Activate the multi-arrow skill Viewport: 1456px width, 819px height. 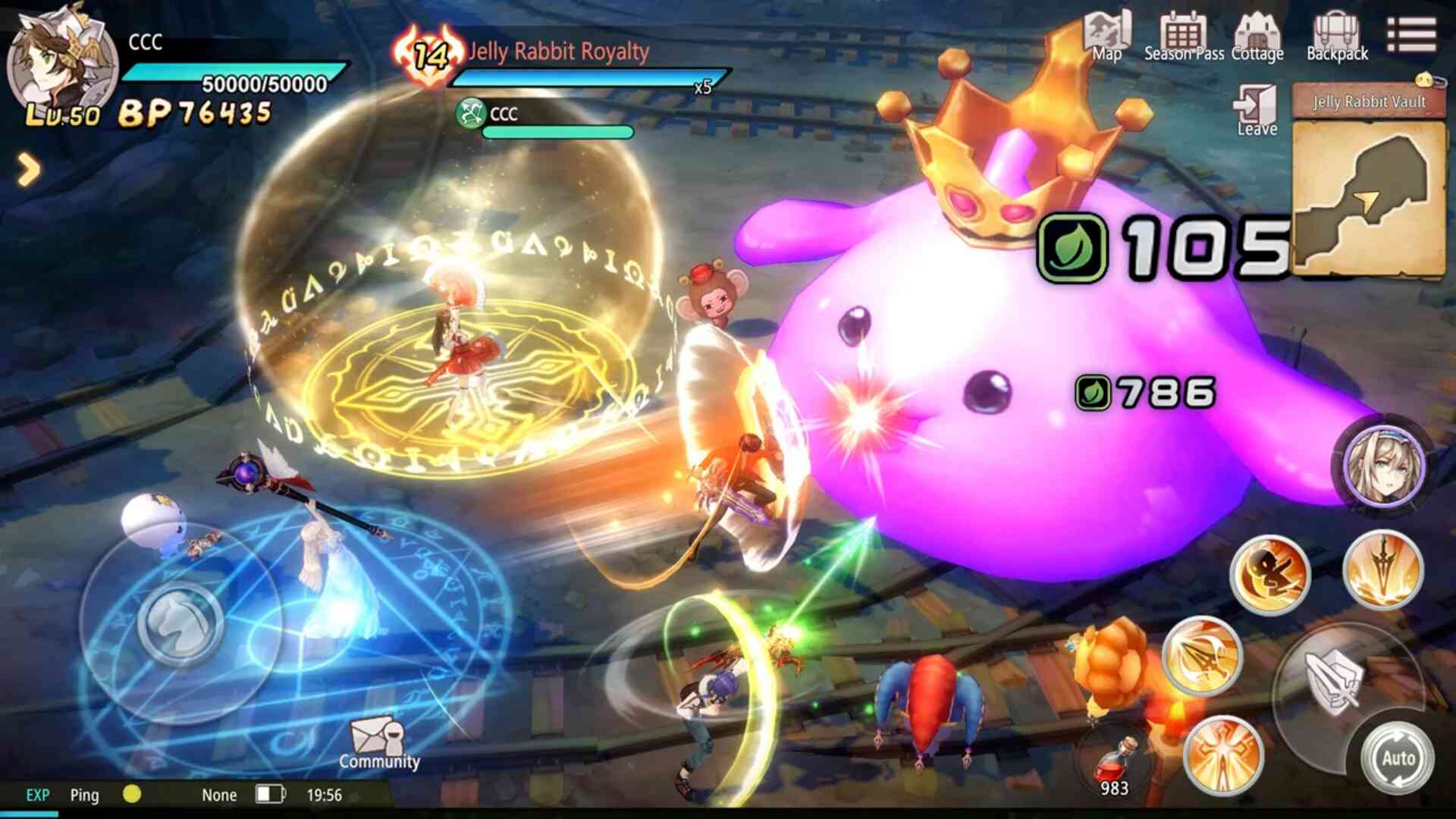pos(1202,655)
